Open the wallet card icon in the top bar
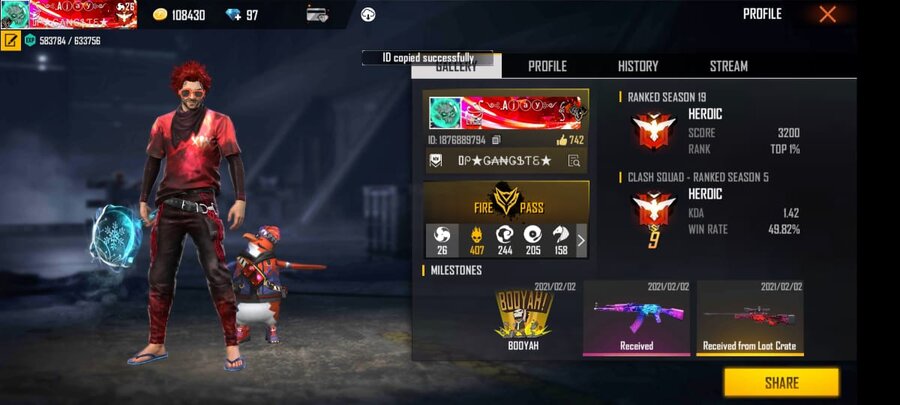Image resolution: width=900 pixels, height=405 pixels. point(318,15)
